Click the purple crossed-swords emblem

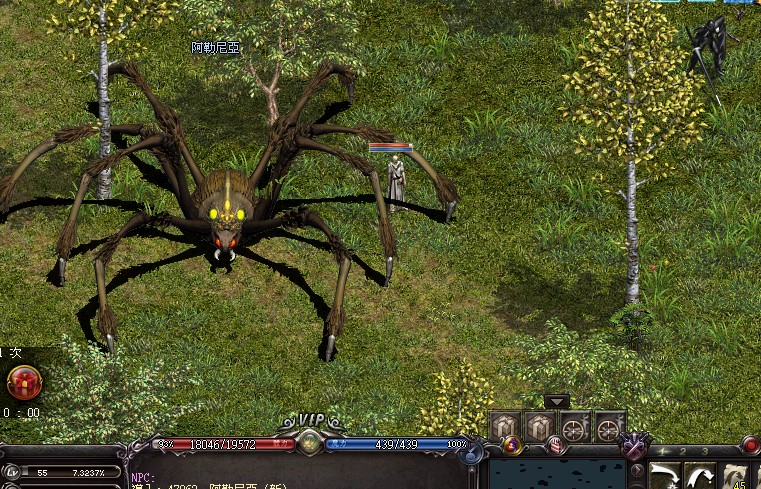633,445
